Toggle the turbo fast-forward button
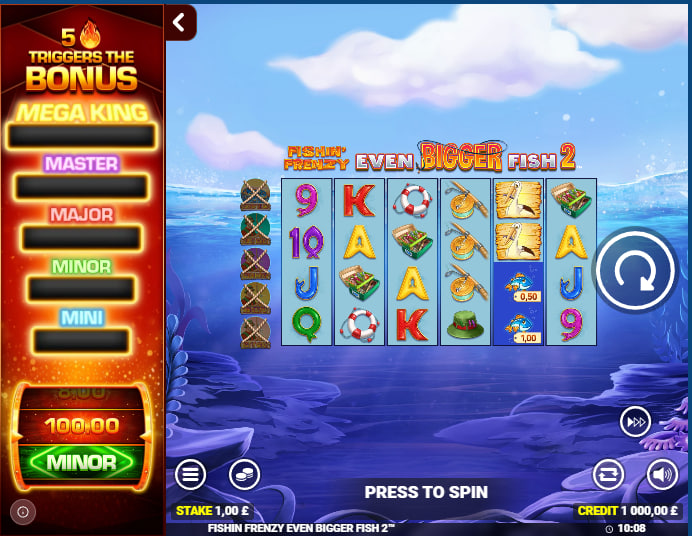The width and height of the screenshot is (694, 536). point(635,422)
